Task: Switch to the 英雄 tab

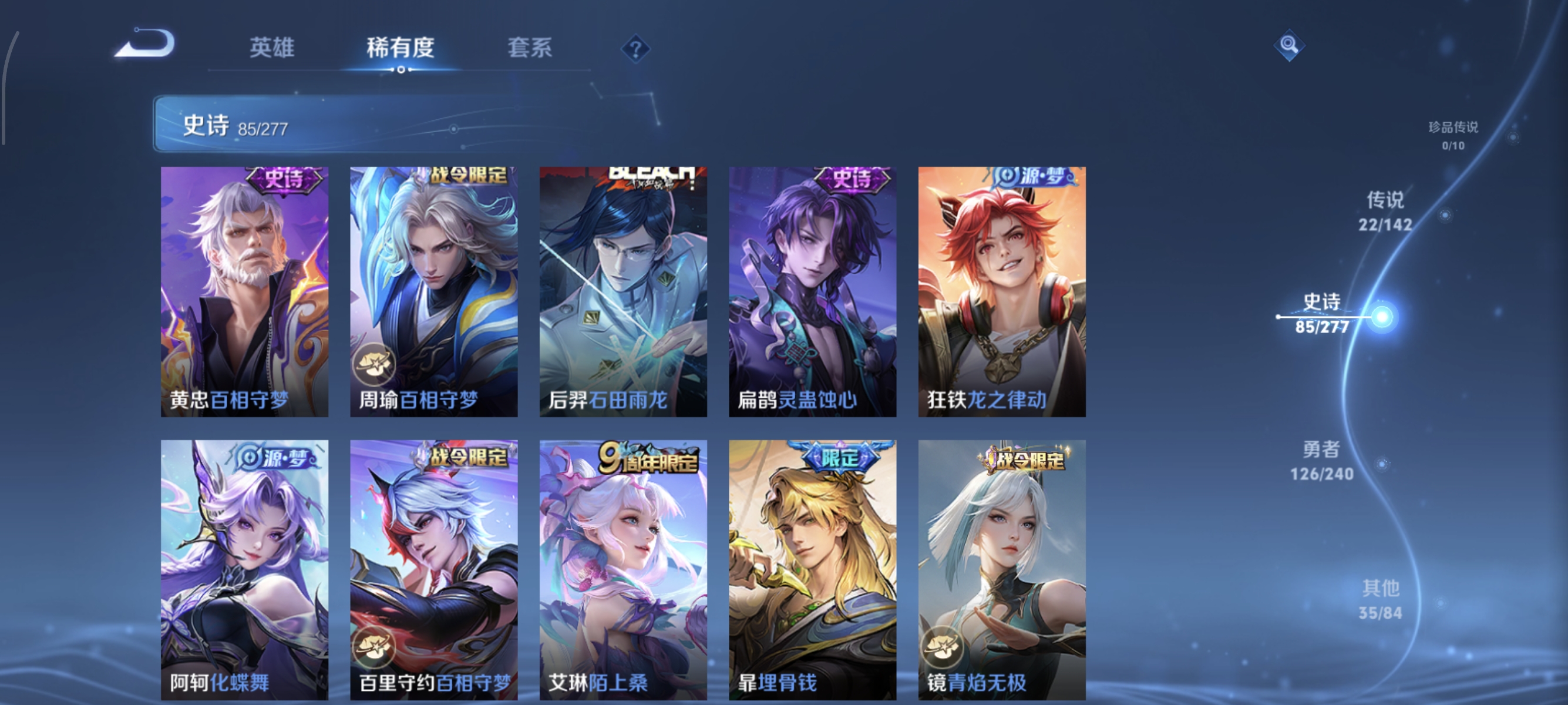Action: [272, 49]
